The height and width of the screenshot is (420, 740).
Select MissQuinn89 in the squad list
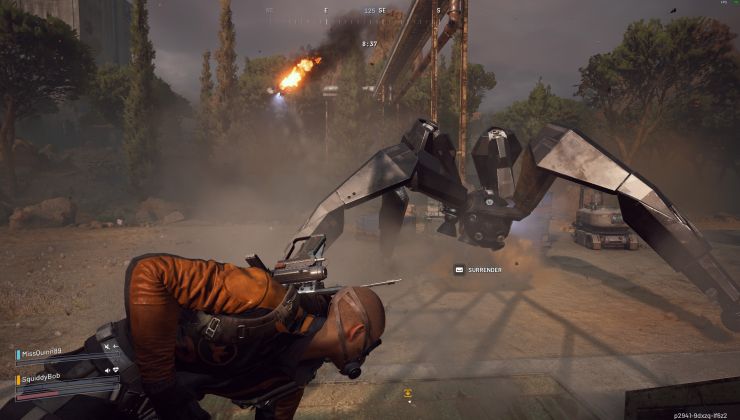coord(42,354)
